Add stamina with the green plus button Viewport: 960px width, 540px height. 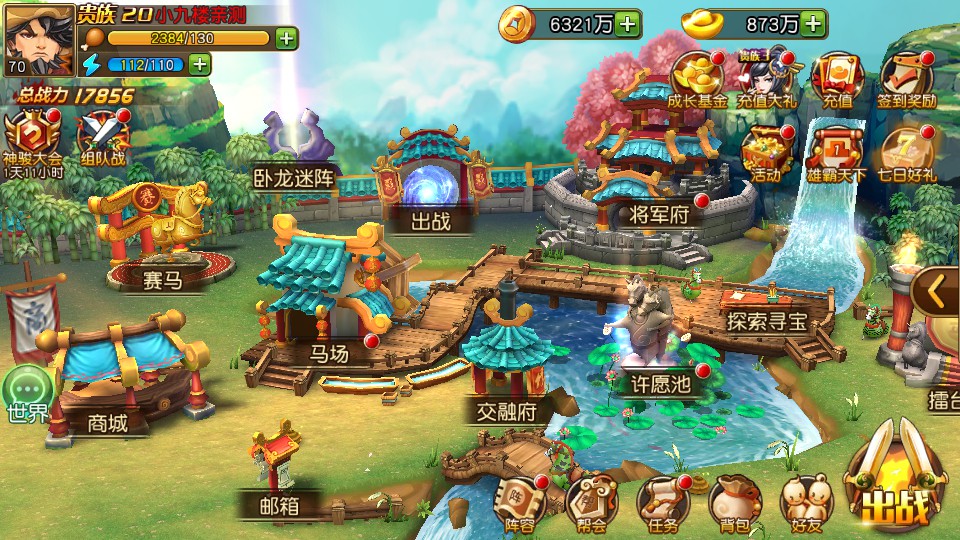286,39
